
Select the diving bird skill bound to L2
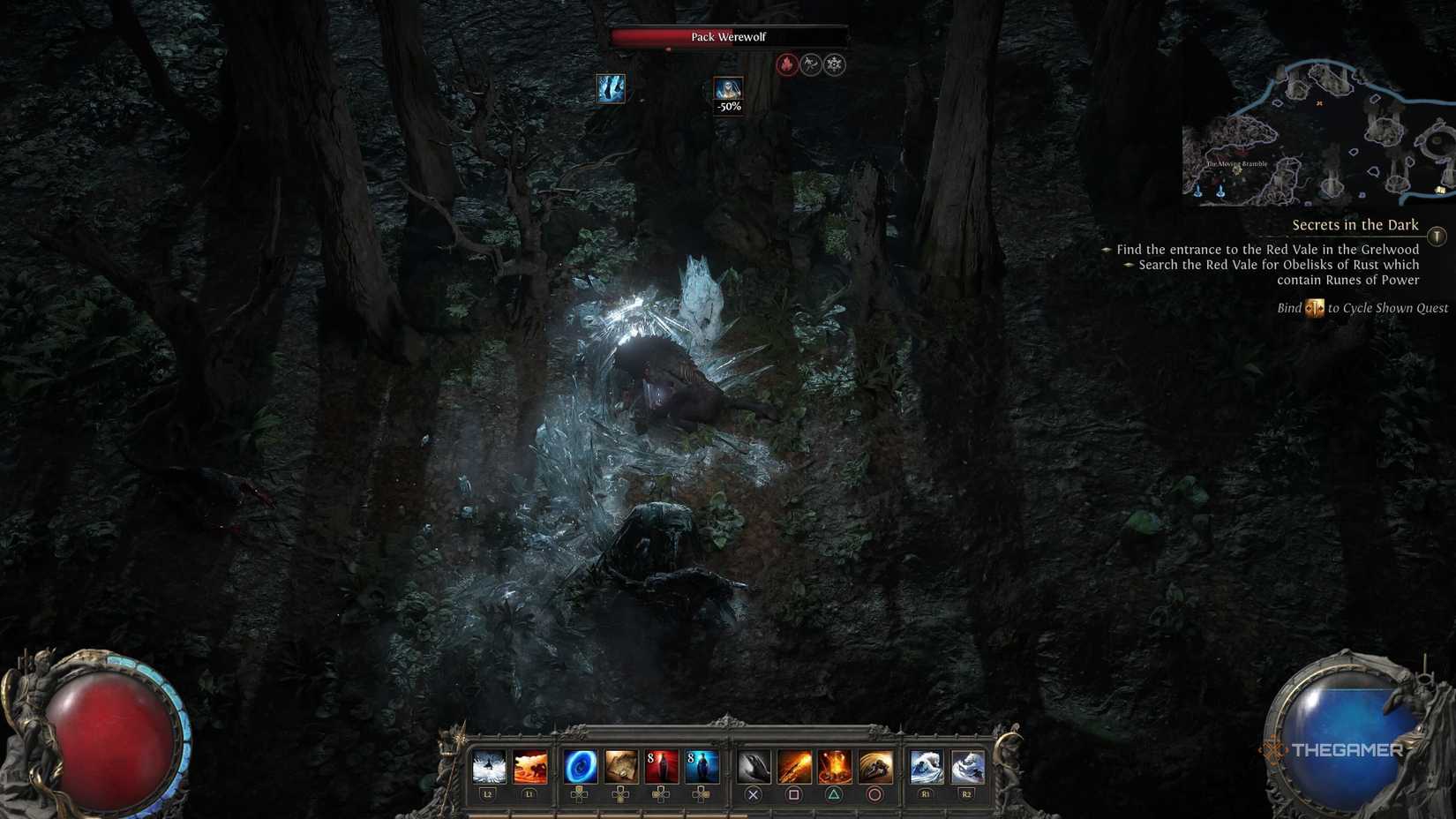[490, 766]
